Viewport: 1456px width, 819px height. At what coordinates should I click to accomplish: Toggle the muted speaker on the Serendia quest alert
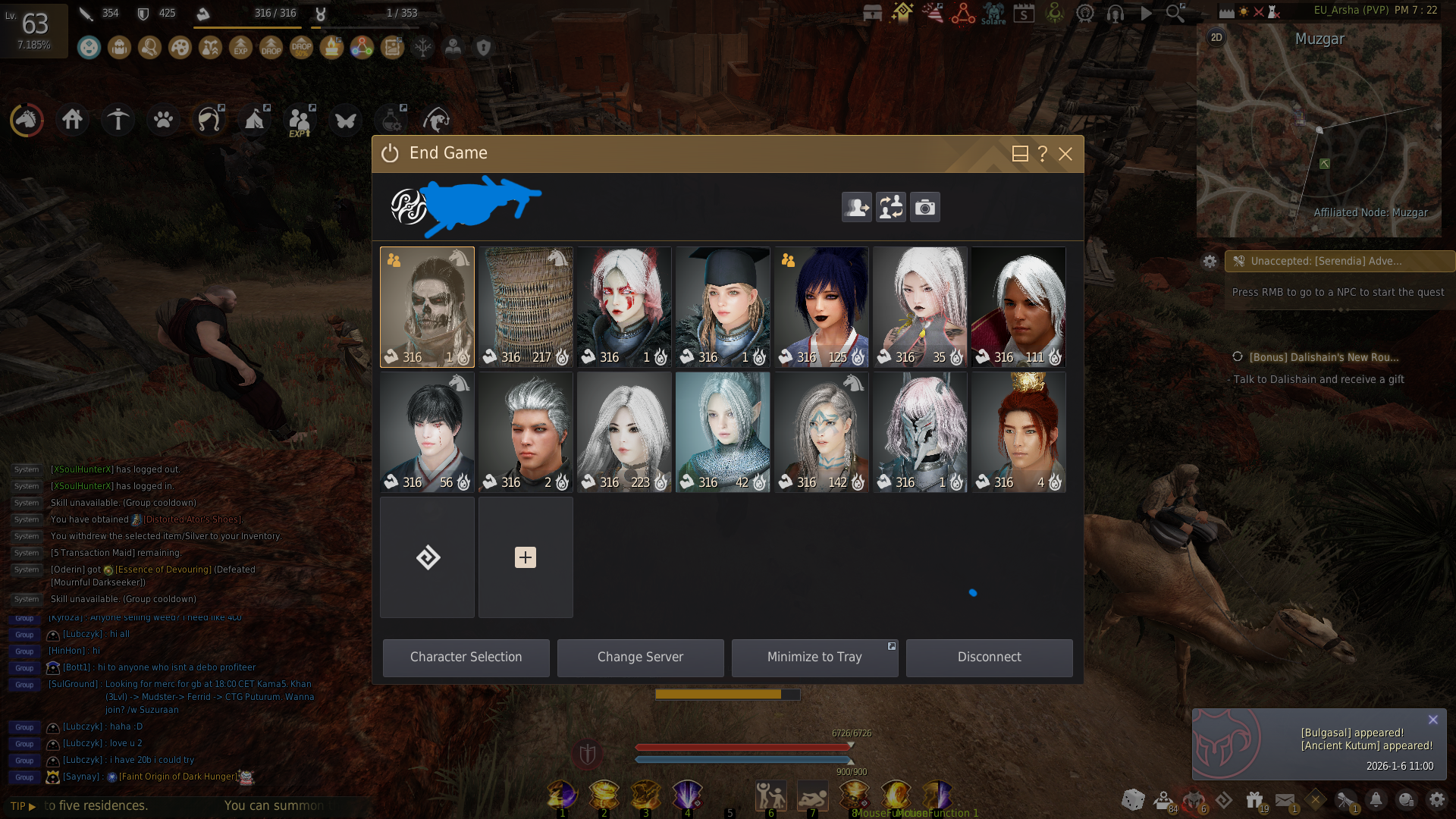1240,261
